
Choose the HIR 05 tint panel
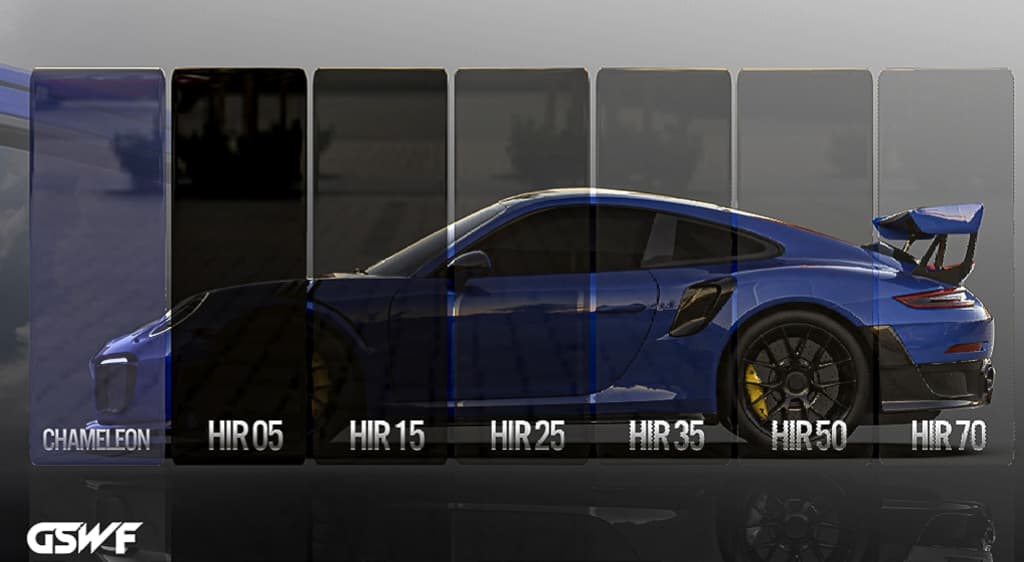pyautogui.click(x=239, y=265)
